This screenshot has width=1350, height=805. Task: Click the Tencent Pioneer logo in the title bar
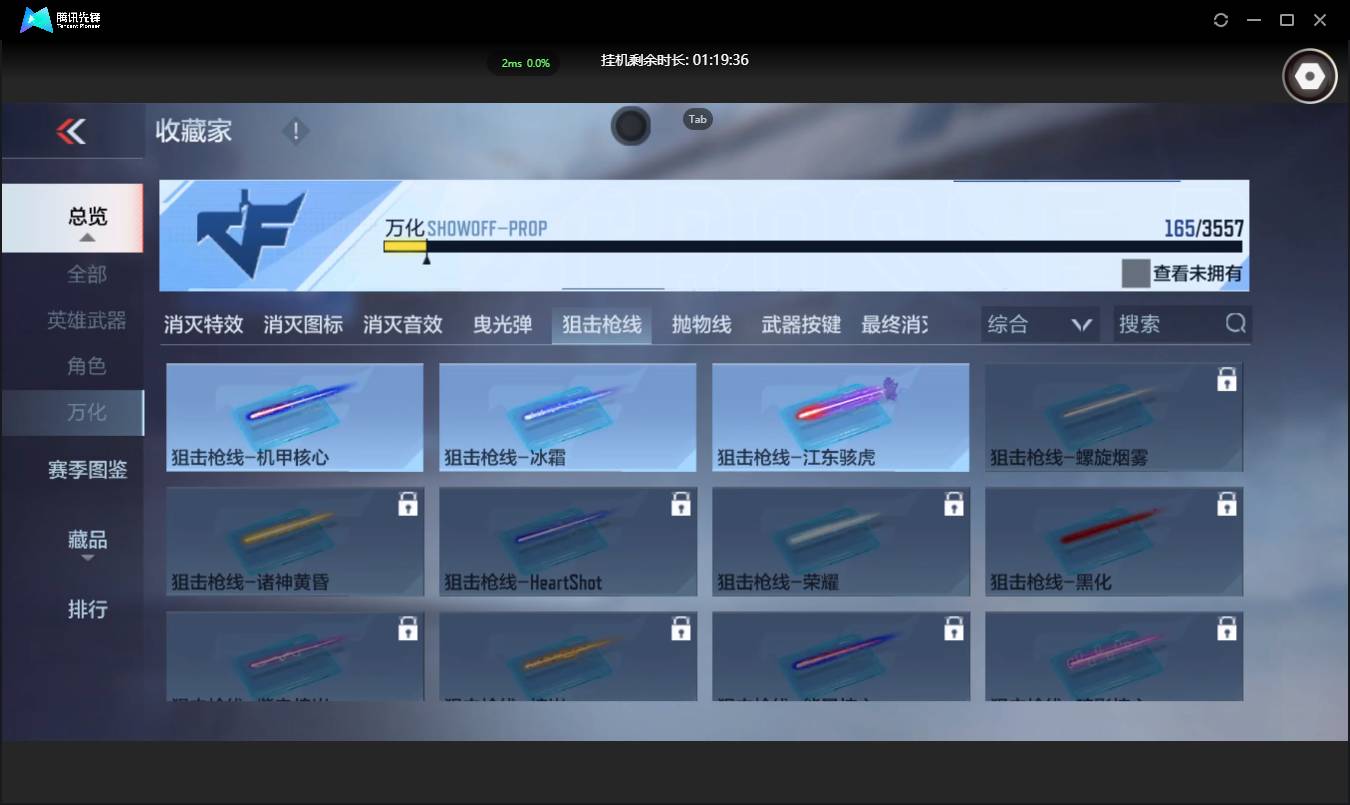coord(35,19)
